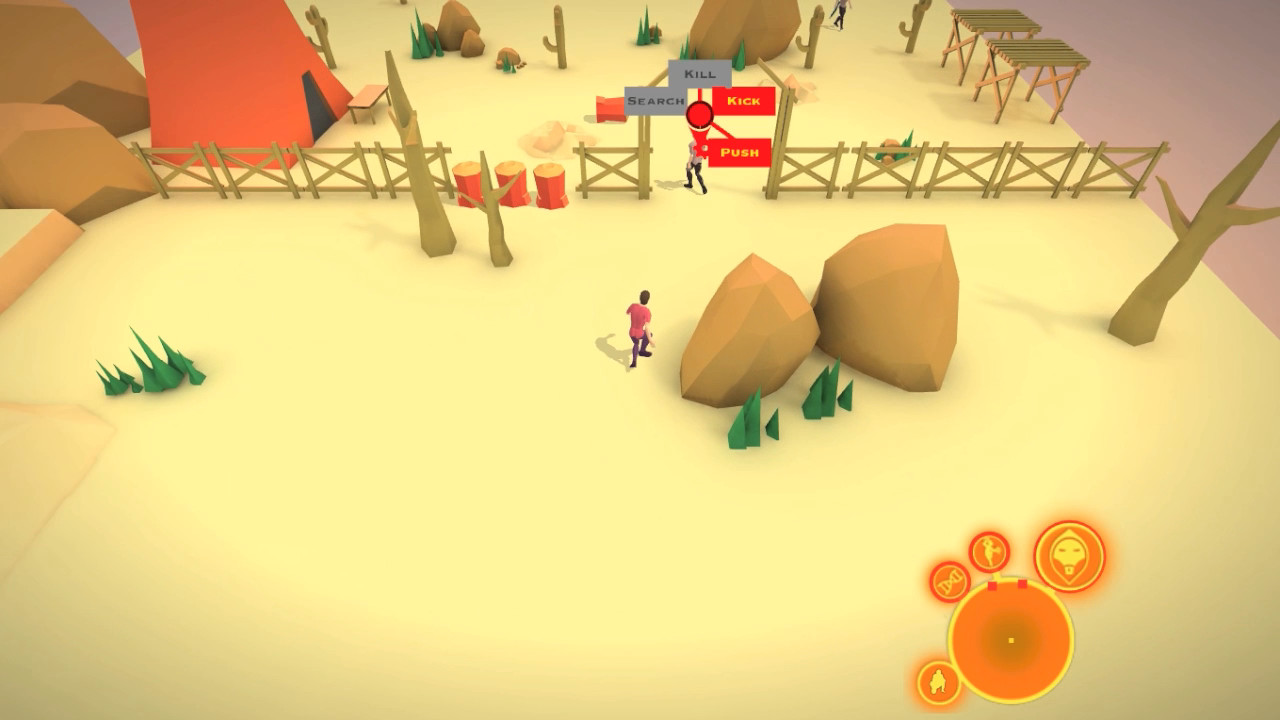Select the crouching figure ability icon
This screenshot has height=720, width=1280.
tap(937, 681)
